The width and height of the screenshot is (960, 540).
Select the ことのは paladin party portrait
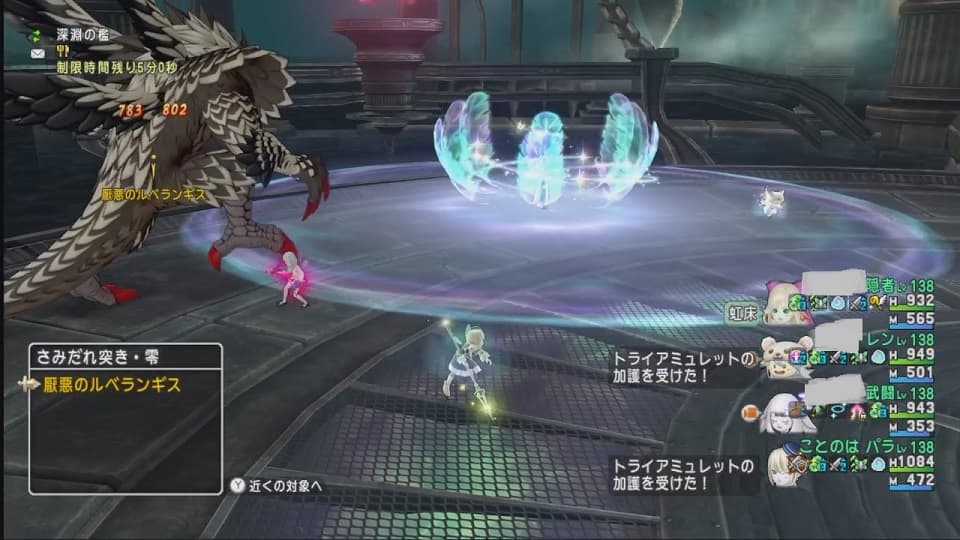(x=783, y=465)
